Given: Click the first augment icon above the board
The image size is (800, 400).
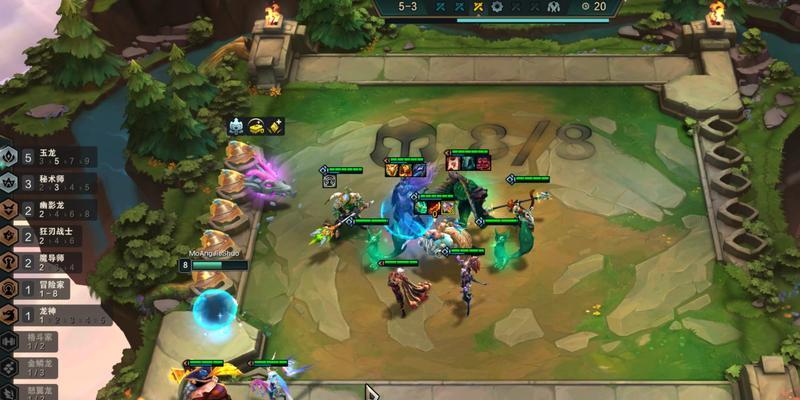Looking at the screenshot, I should point(235,126).
